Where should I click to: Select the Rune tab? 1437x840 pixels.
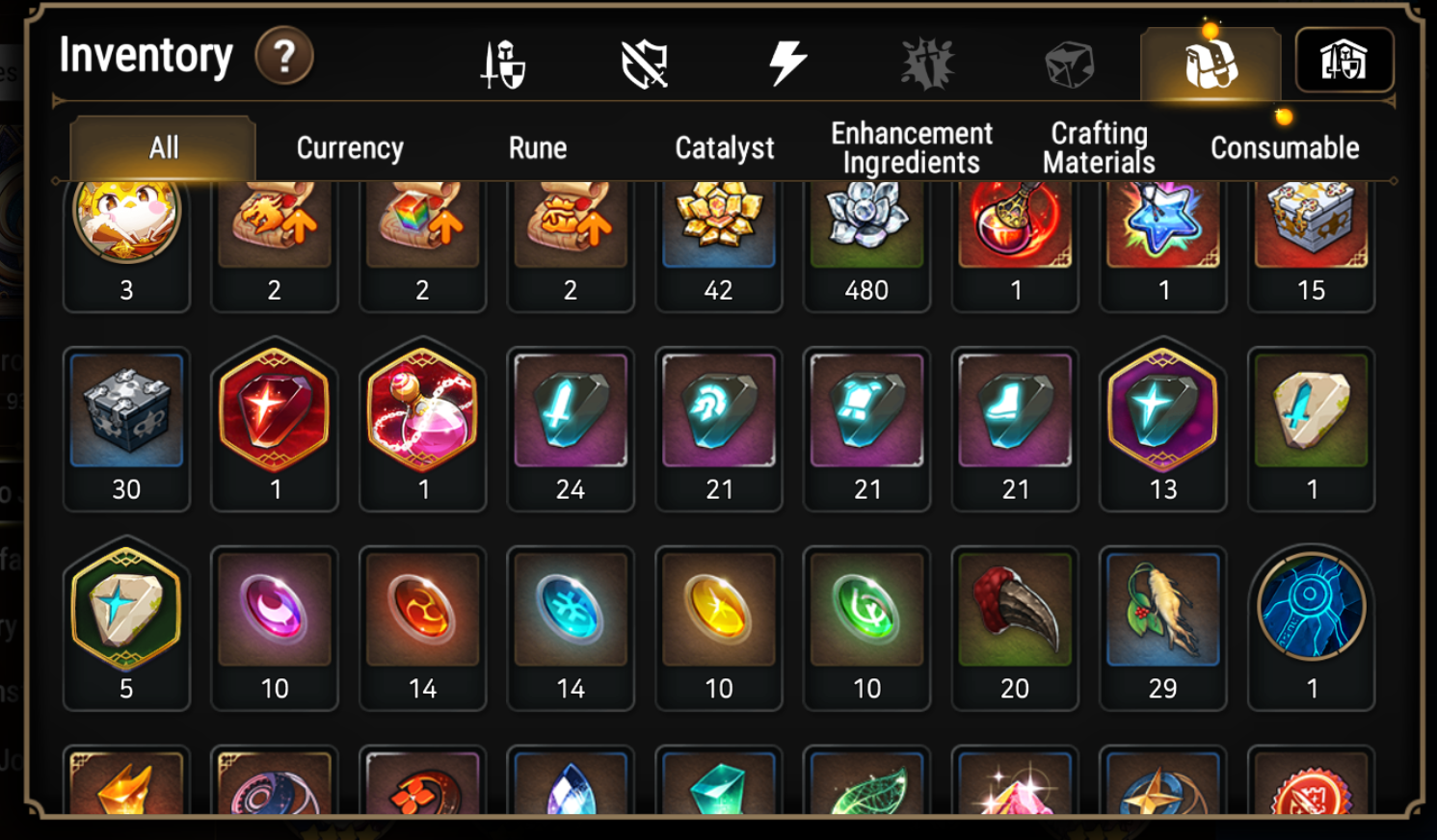(x=537, y=147)
